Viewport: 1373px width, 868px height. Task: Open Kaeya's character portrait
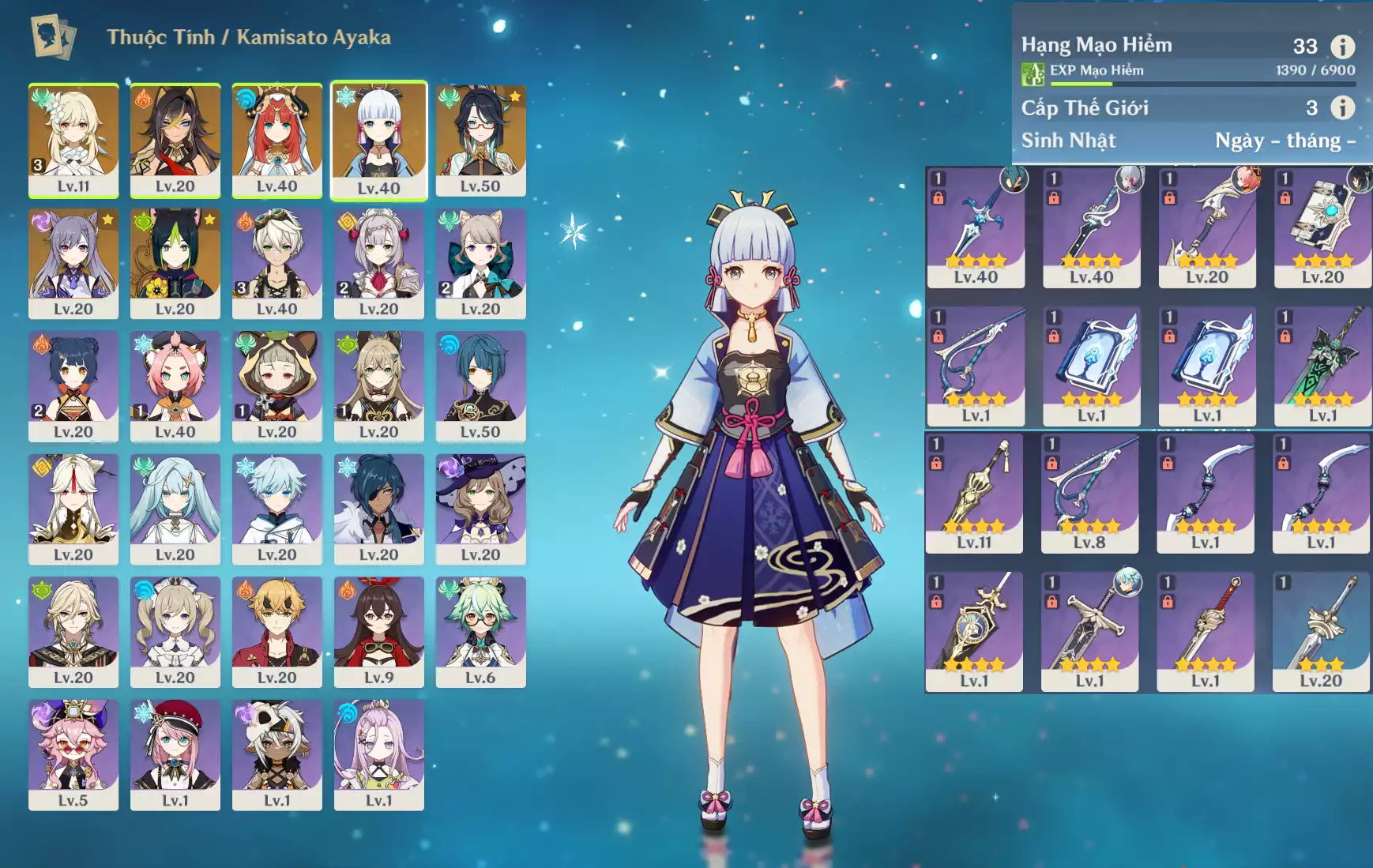tap(378, 509)
